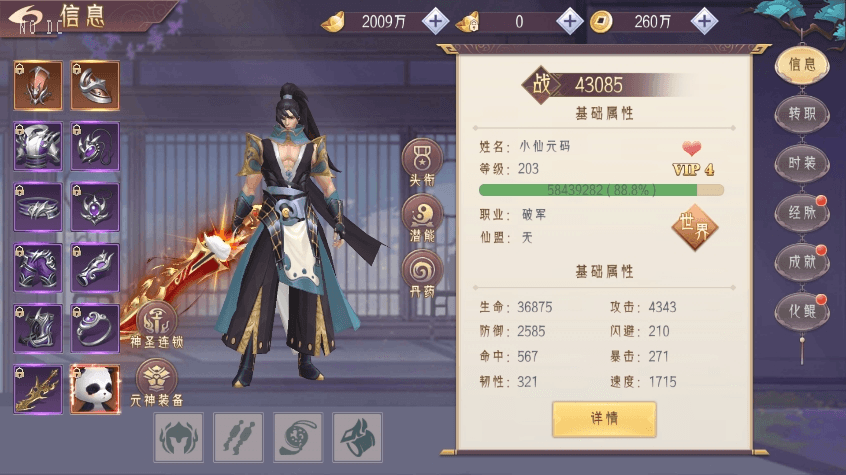Screen dimensions: 846x475
Task: Select the ring equipment slot
Action: point(95,328)
